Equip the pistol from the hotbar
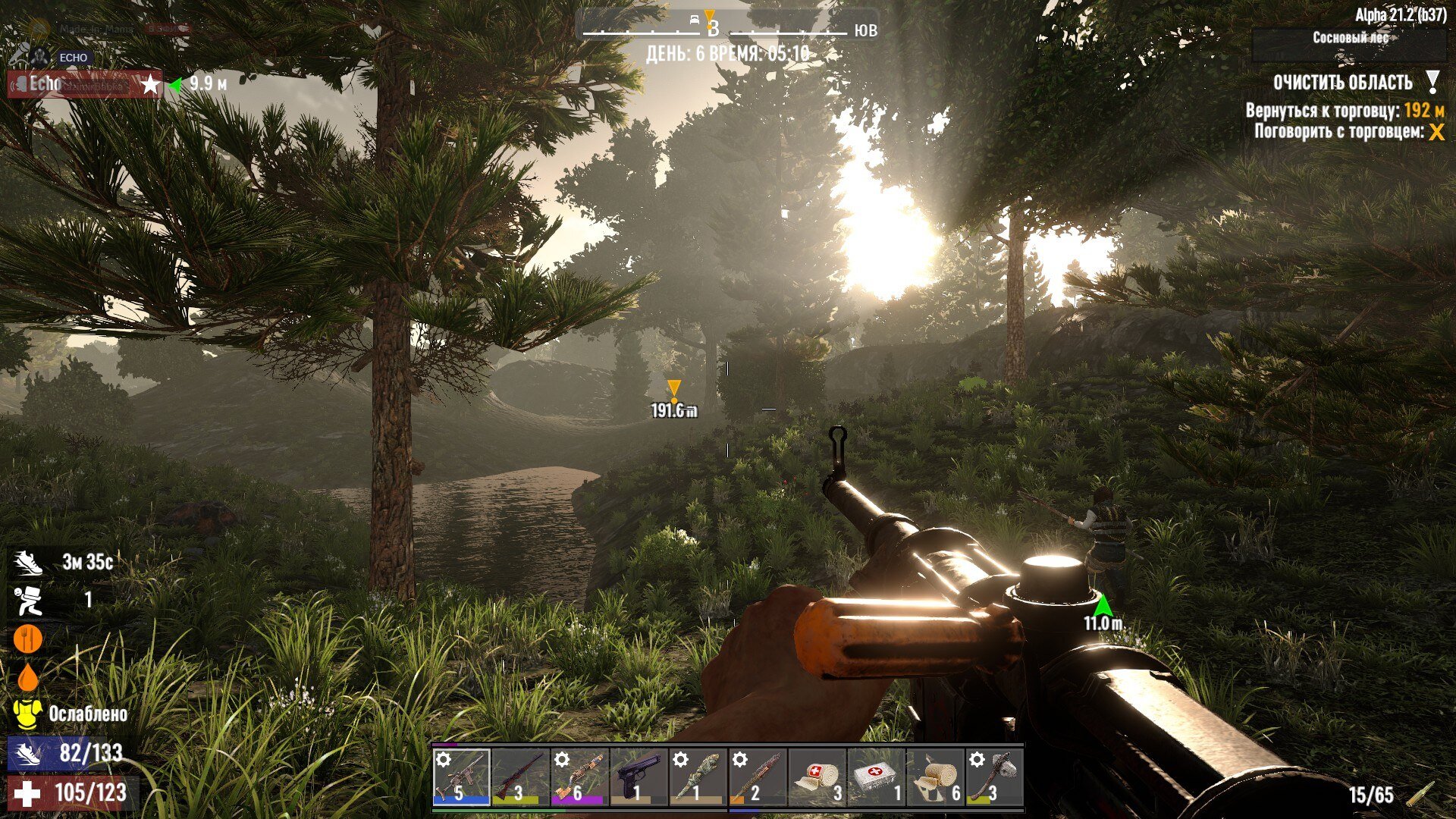Image resolution: width=1456 pixels, height=819 pixels. point(639,777)
